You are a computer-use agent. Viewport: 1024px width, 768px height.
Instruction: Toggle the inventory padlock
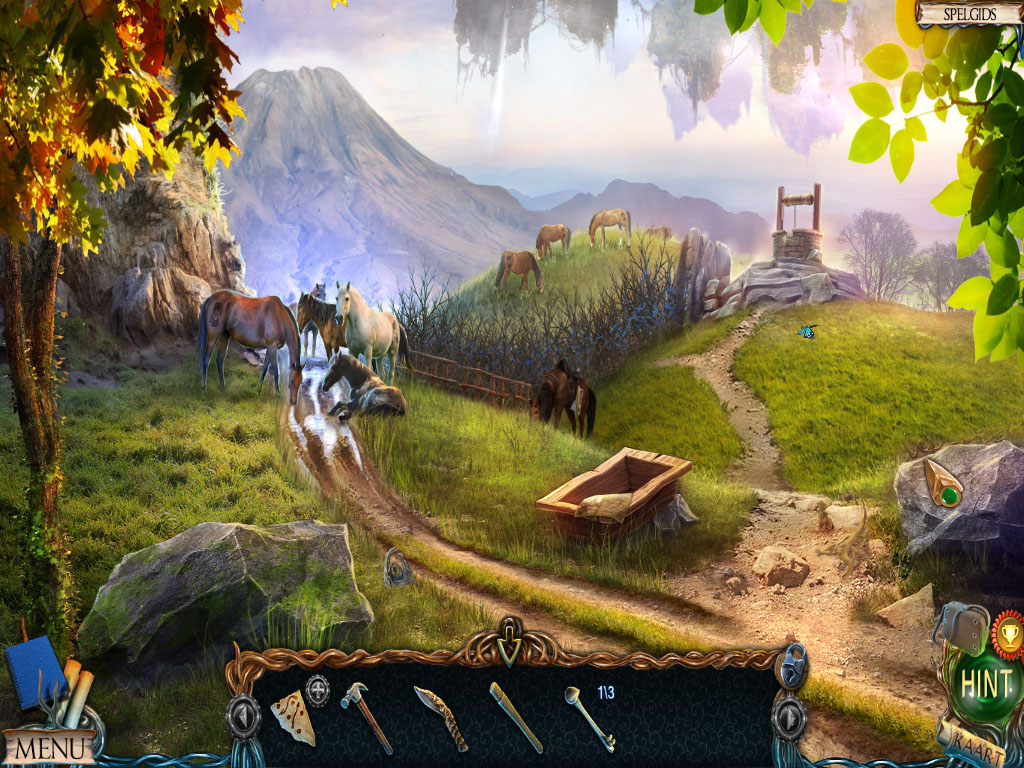(792, 665)
